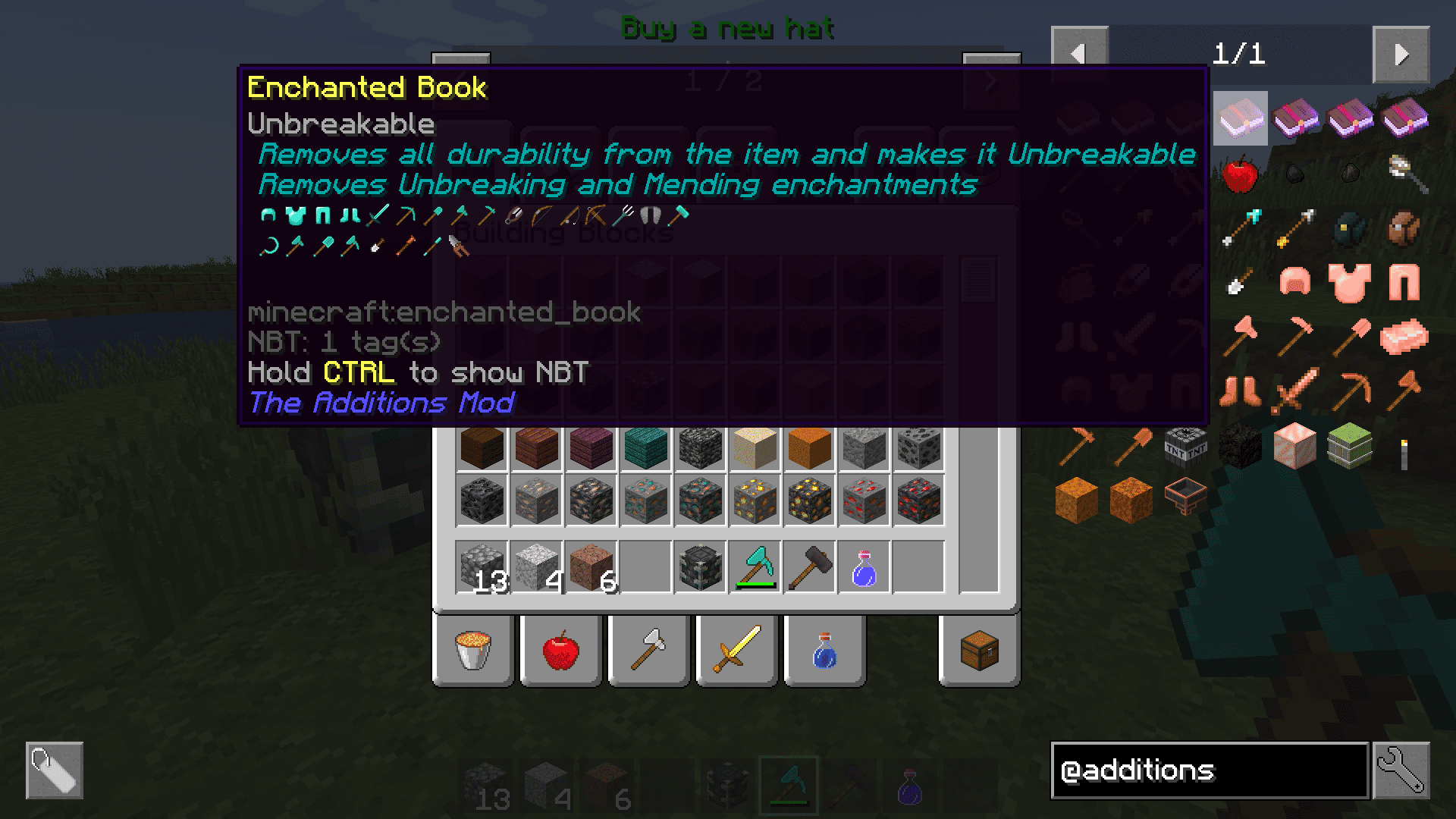Click the @additions search field
The image size is (1456, 819).
click(x=1209, y=770)
